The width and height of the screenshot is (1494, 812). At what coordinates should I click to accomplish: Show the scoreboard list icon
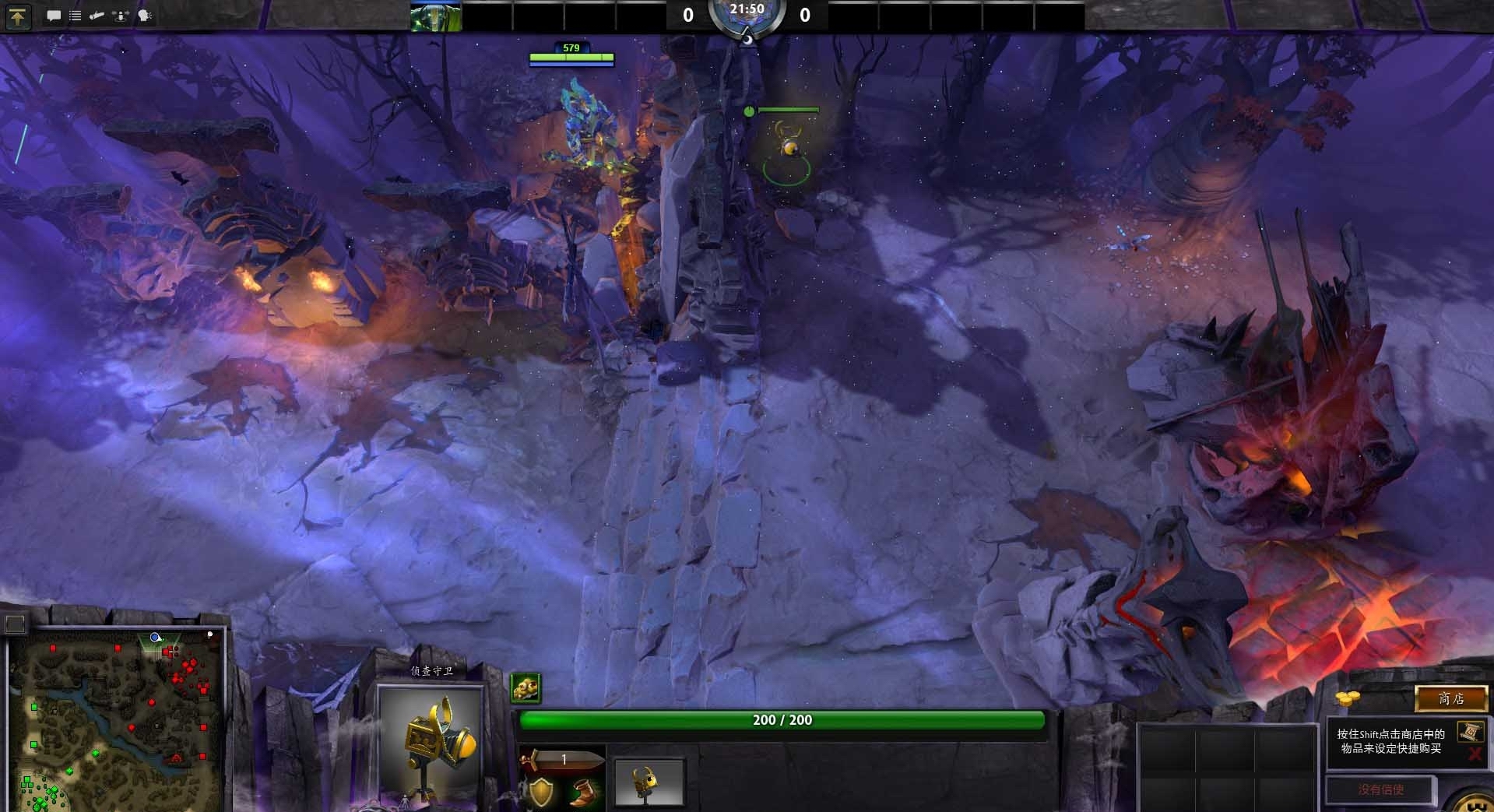point(76,16)
